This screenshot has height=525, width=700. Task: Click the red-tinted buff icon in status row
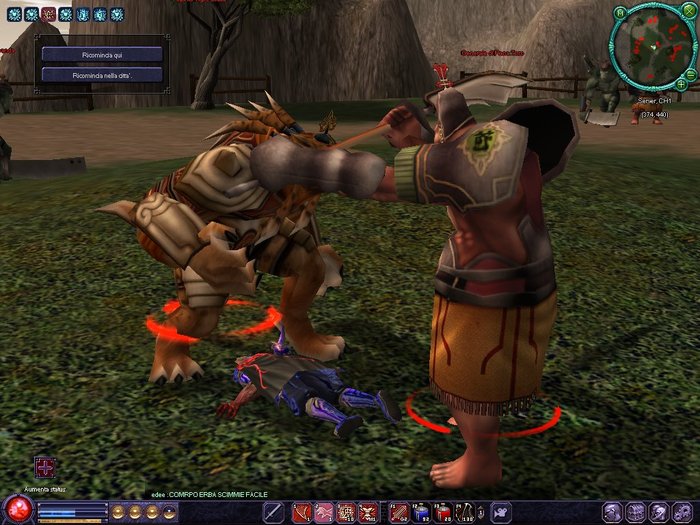click(48, 14)
